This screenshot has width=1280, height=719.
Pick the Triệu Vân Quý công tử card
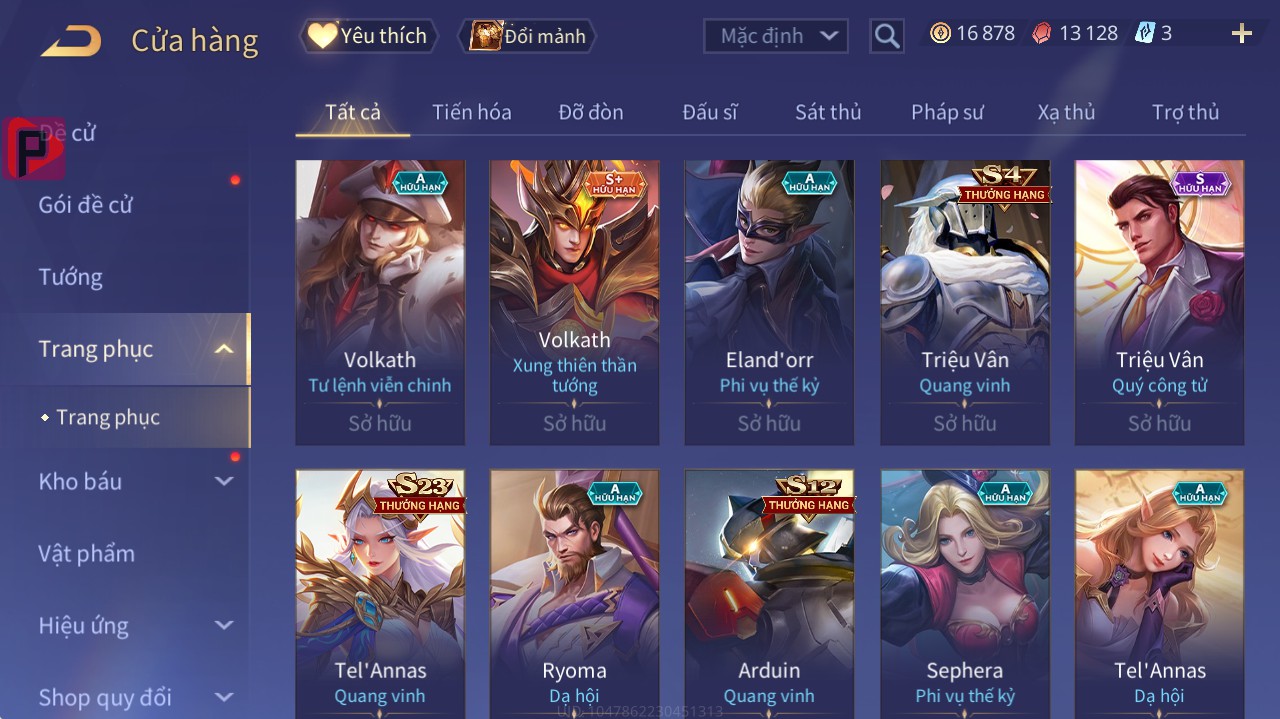(1159, 302)
